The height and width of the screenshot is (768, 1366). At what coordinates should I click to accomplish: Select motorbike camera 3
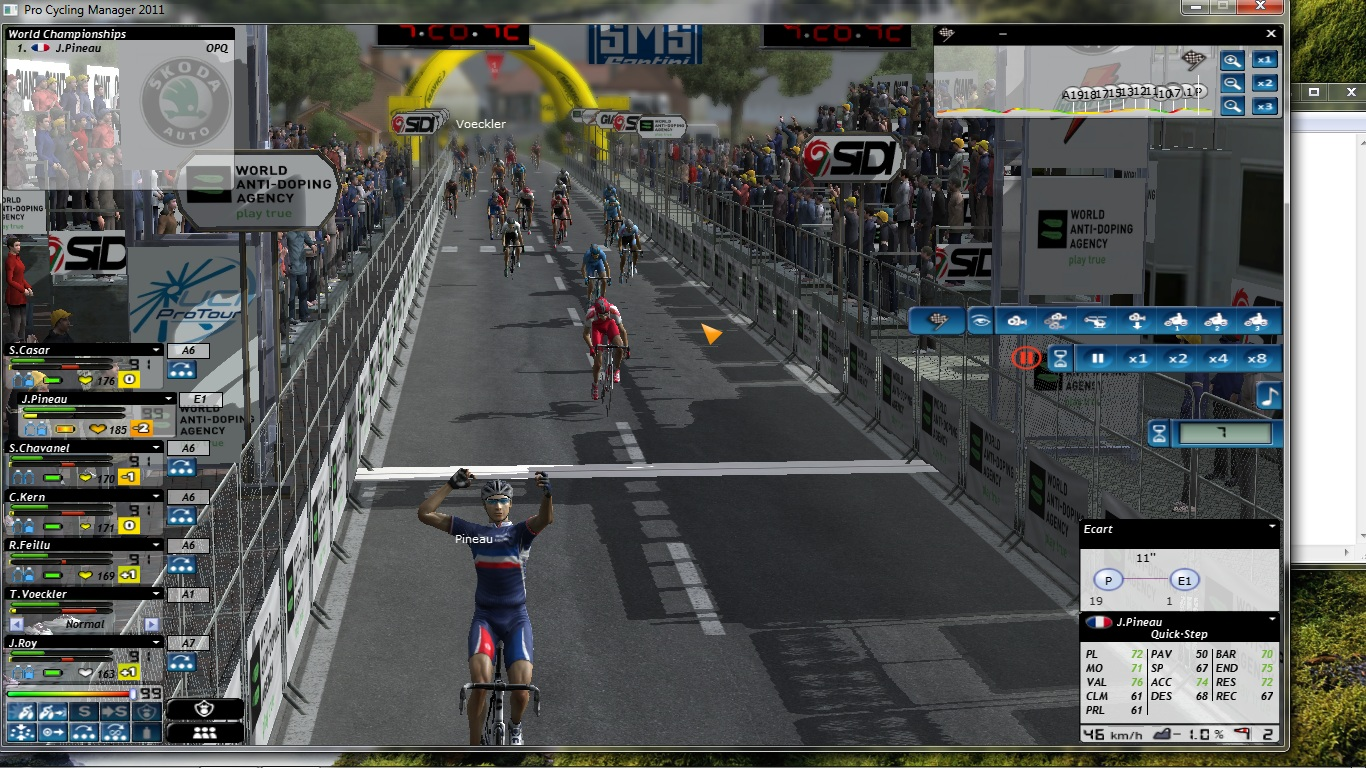pos(1256,321)
